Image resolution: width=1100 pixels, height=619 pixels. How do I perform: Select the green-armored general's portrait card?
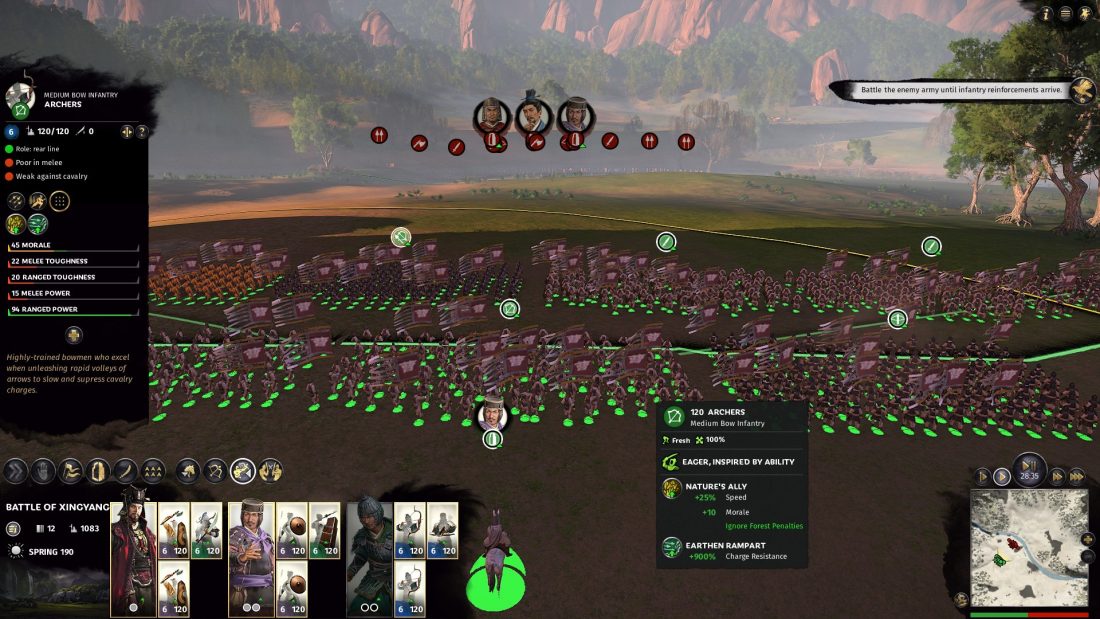coord(369,555)
